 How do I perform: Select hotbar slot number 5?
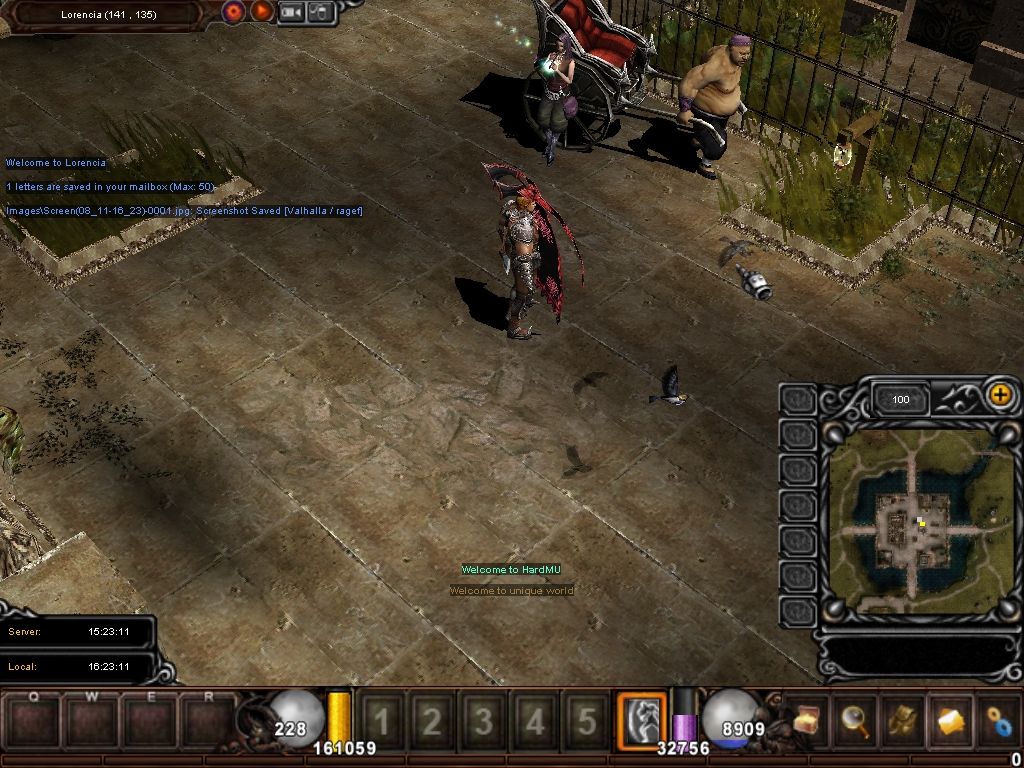pyautogui.click(x=587, y=720)
